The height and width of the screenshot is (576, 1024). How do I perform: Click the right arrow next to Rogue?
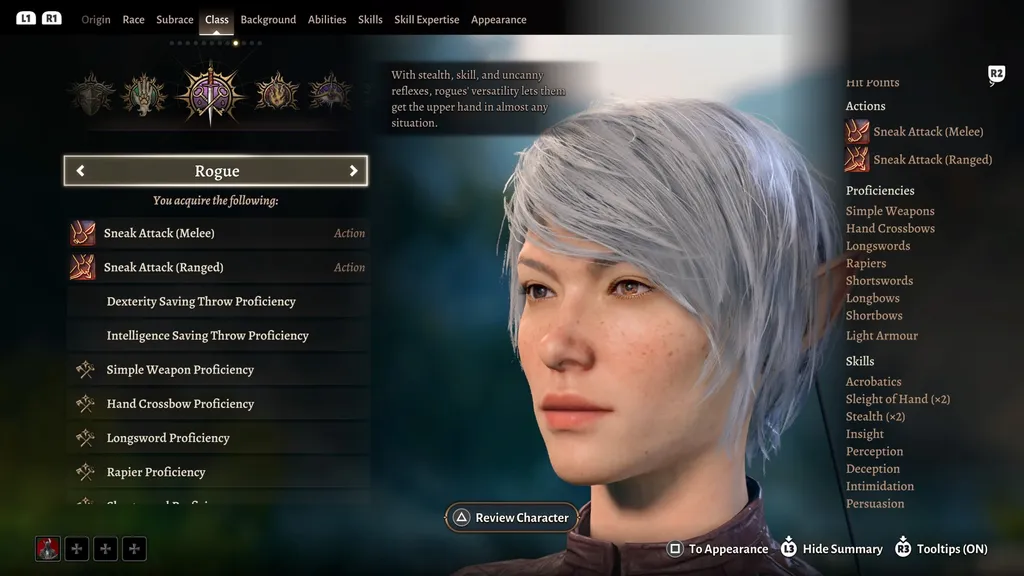353,171
